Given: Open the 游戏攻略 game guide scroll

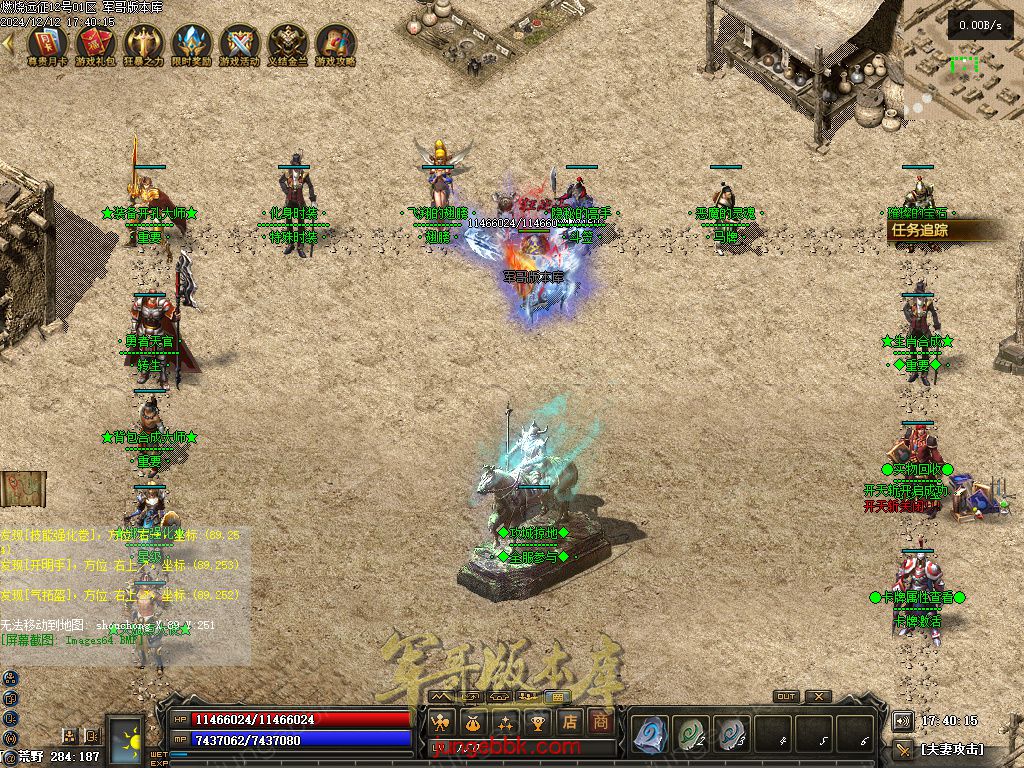Looking at the screenshot, I should 335,44.
